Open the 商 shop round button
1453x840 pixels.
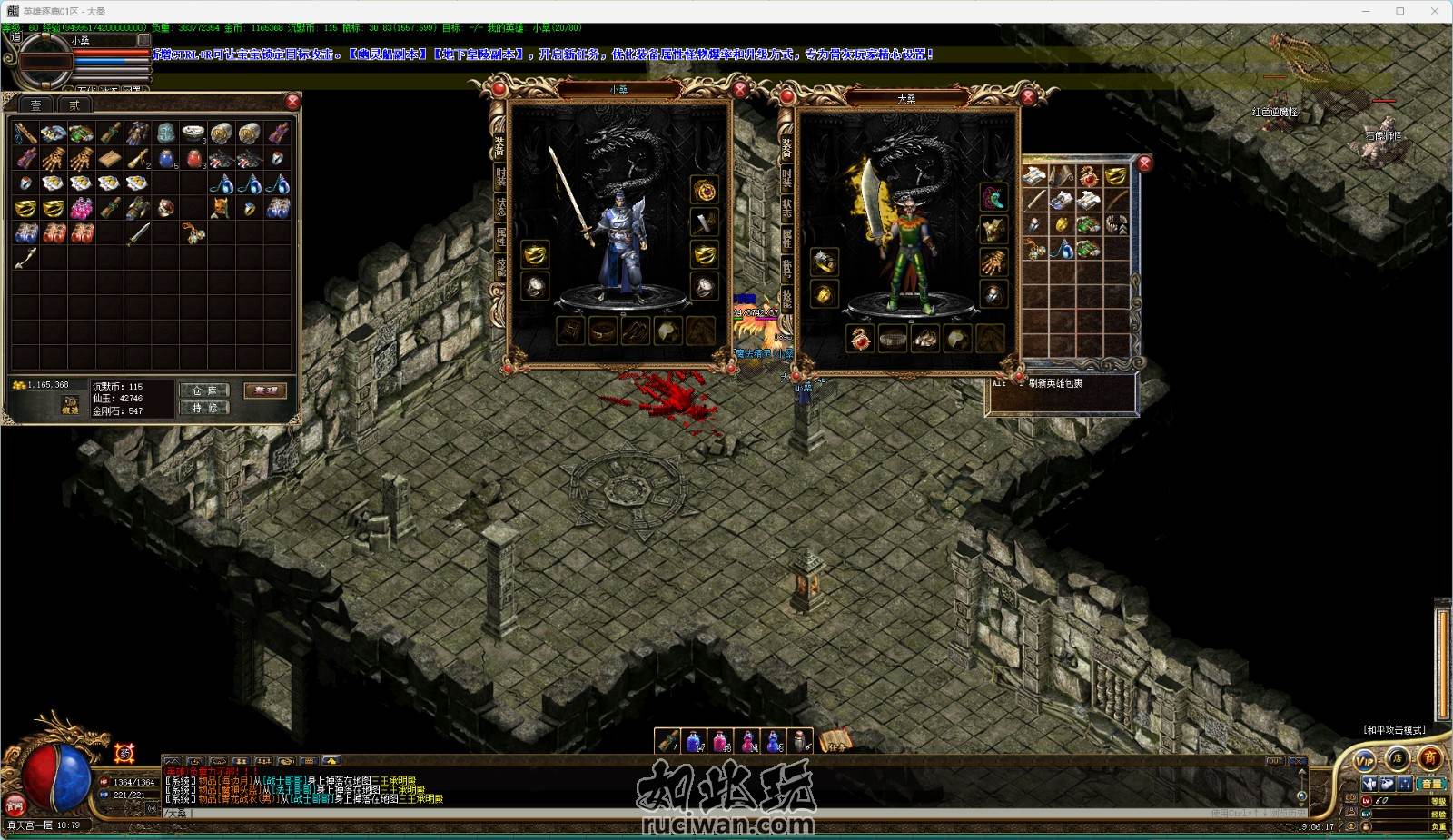coord(1430,756)
